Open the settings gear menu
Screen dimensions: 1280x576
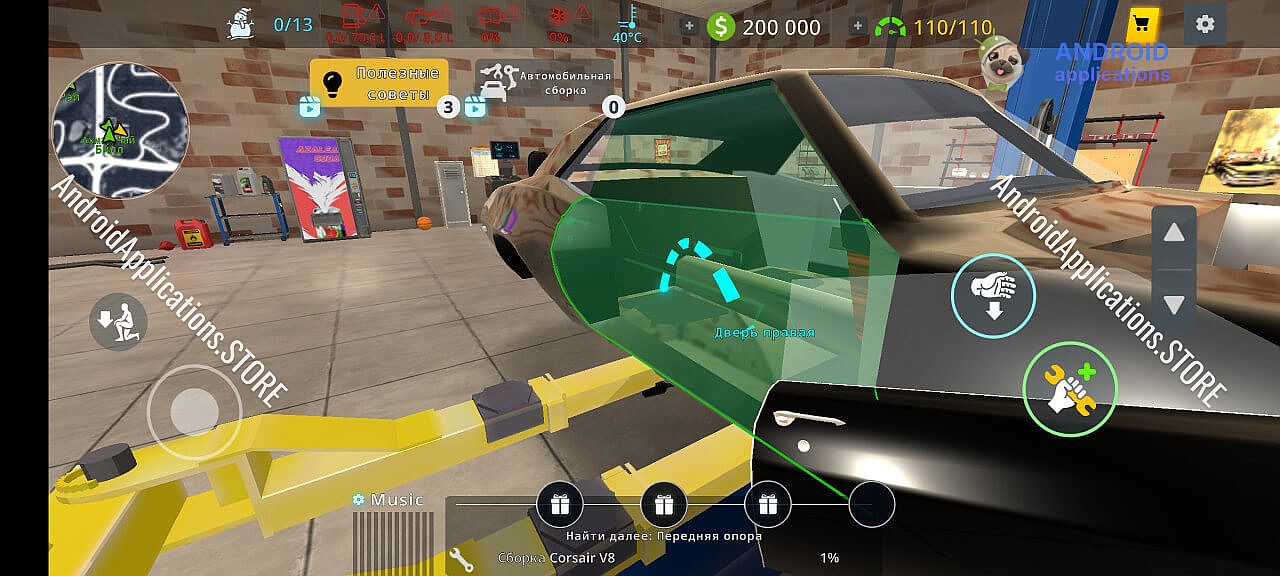pyautogui.click(x=1205, y=24)
